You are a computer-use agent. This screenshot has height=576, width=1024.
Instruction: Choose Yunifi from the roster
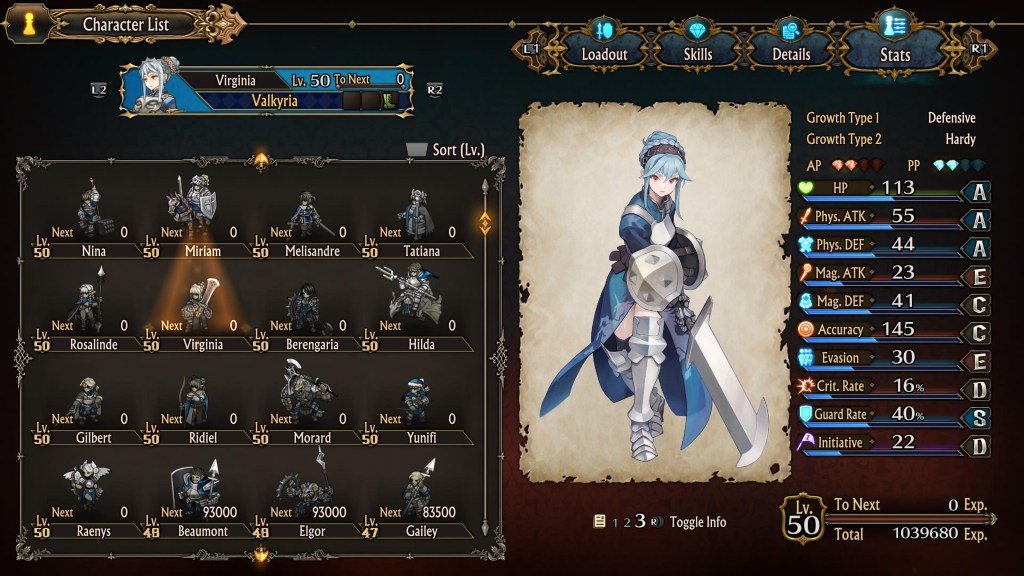420,405
